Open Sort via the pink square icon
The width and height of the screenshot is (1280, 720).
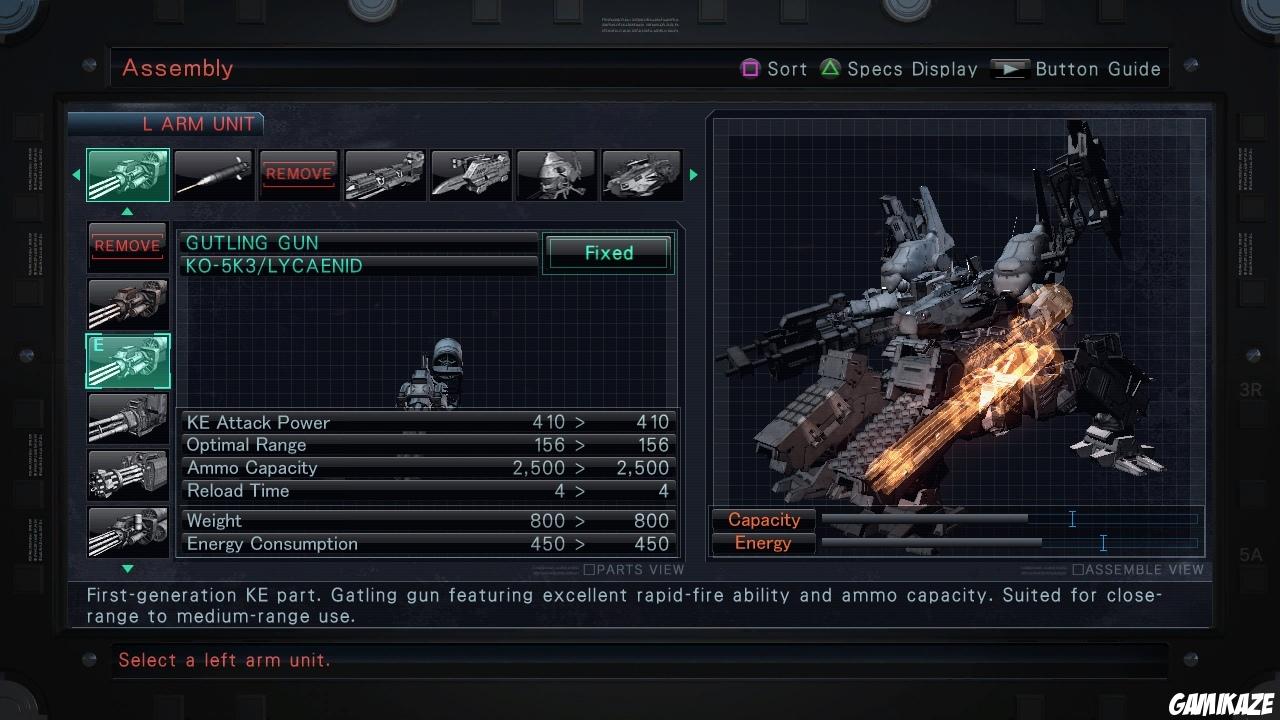pyautogui.click(x=750, y=68)
